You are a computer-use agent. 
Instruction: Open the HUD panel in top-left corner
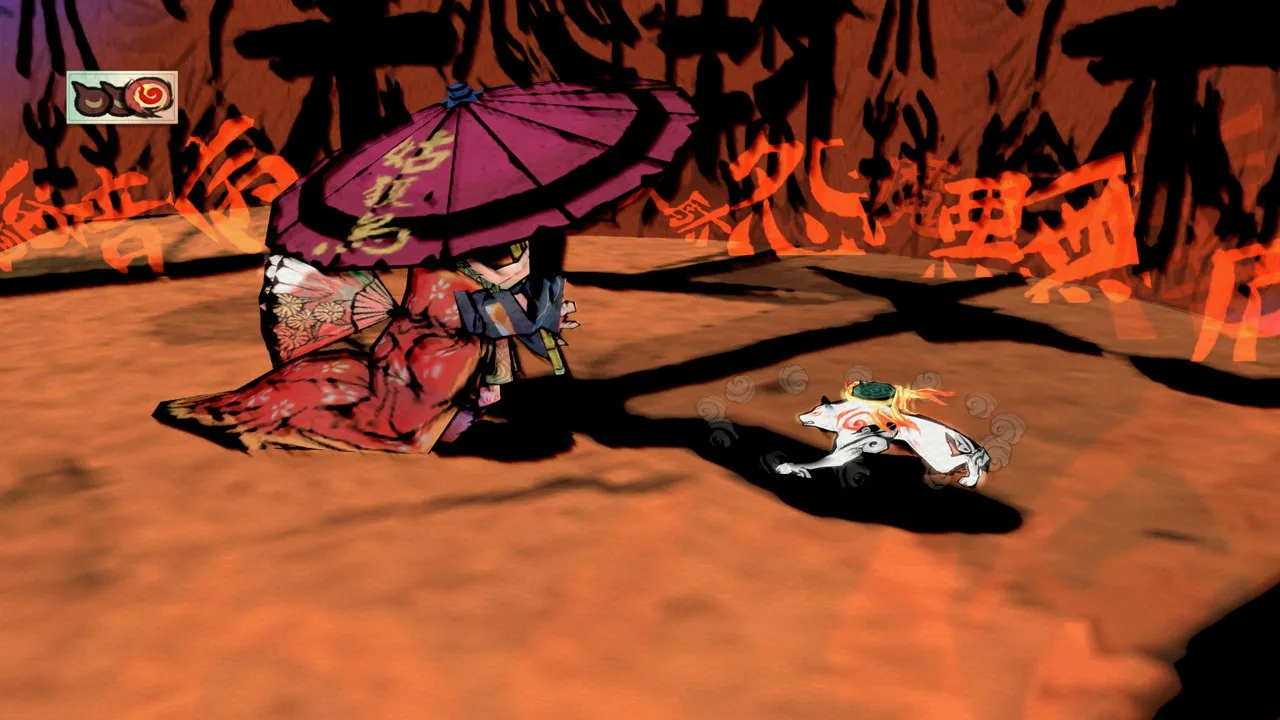coord(120,97)
